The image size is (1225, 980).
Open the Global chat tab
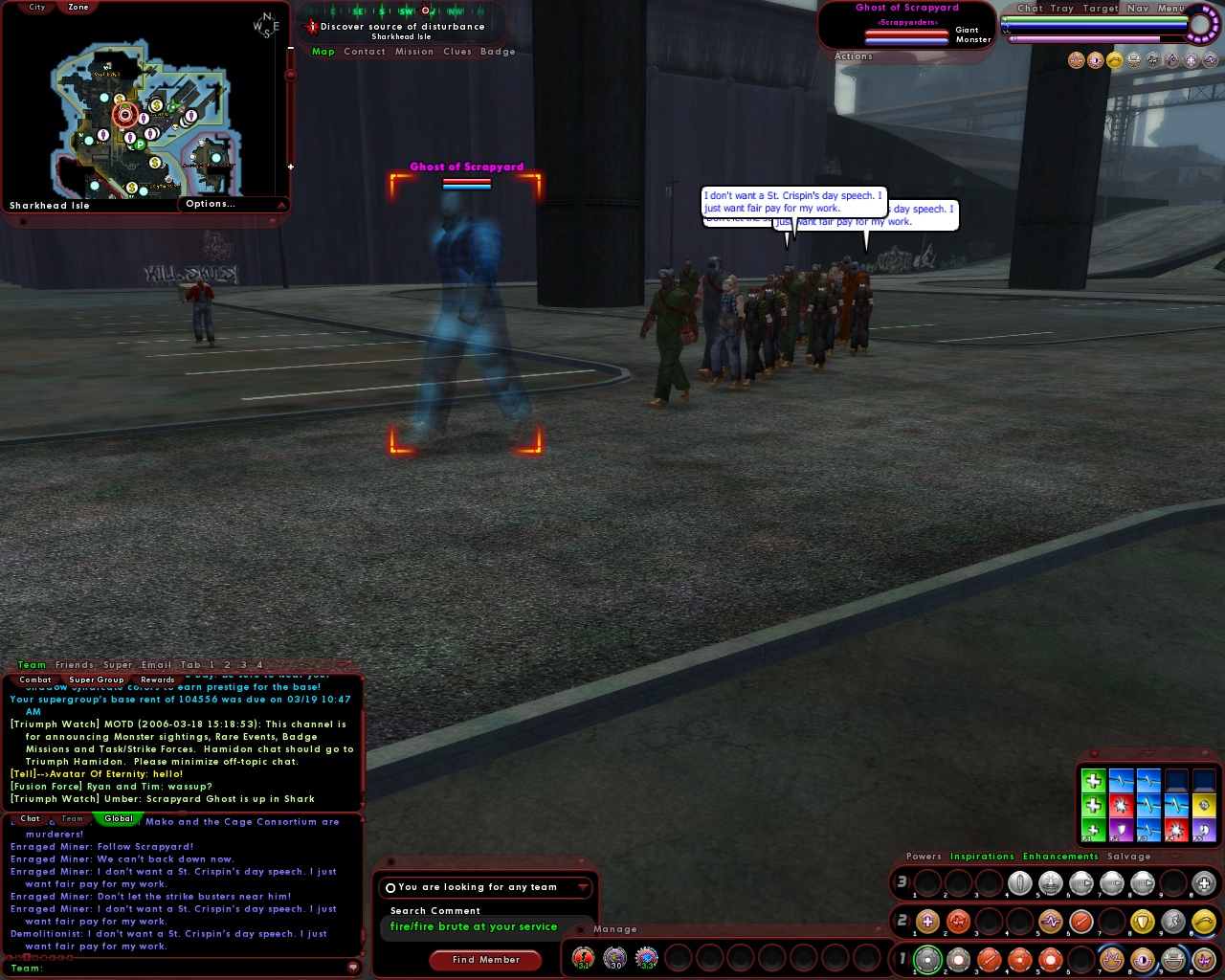click(x=118, y=818)
